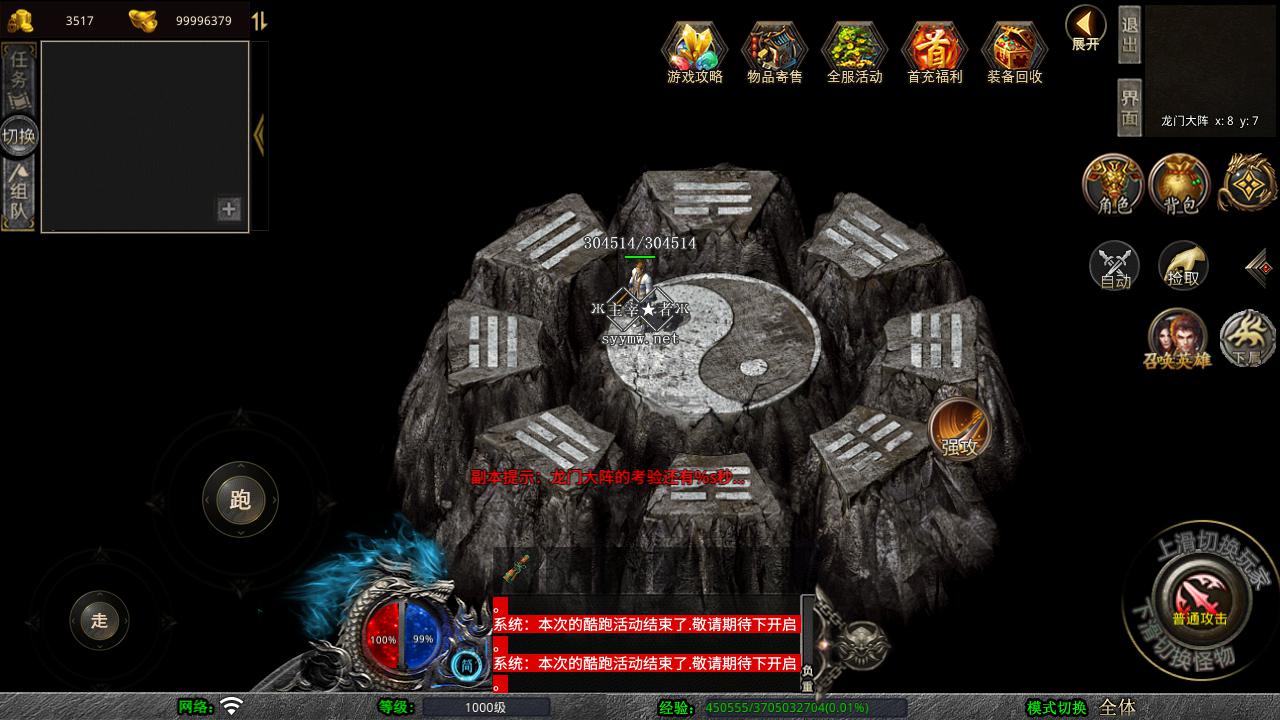This screenshot has width=1280, height=720.
Task: Tap the 跑 run button
Action: click(240, 500)
